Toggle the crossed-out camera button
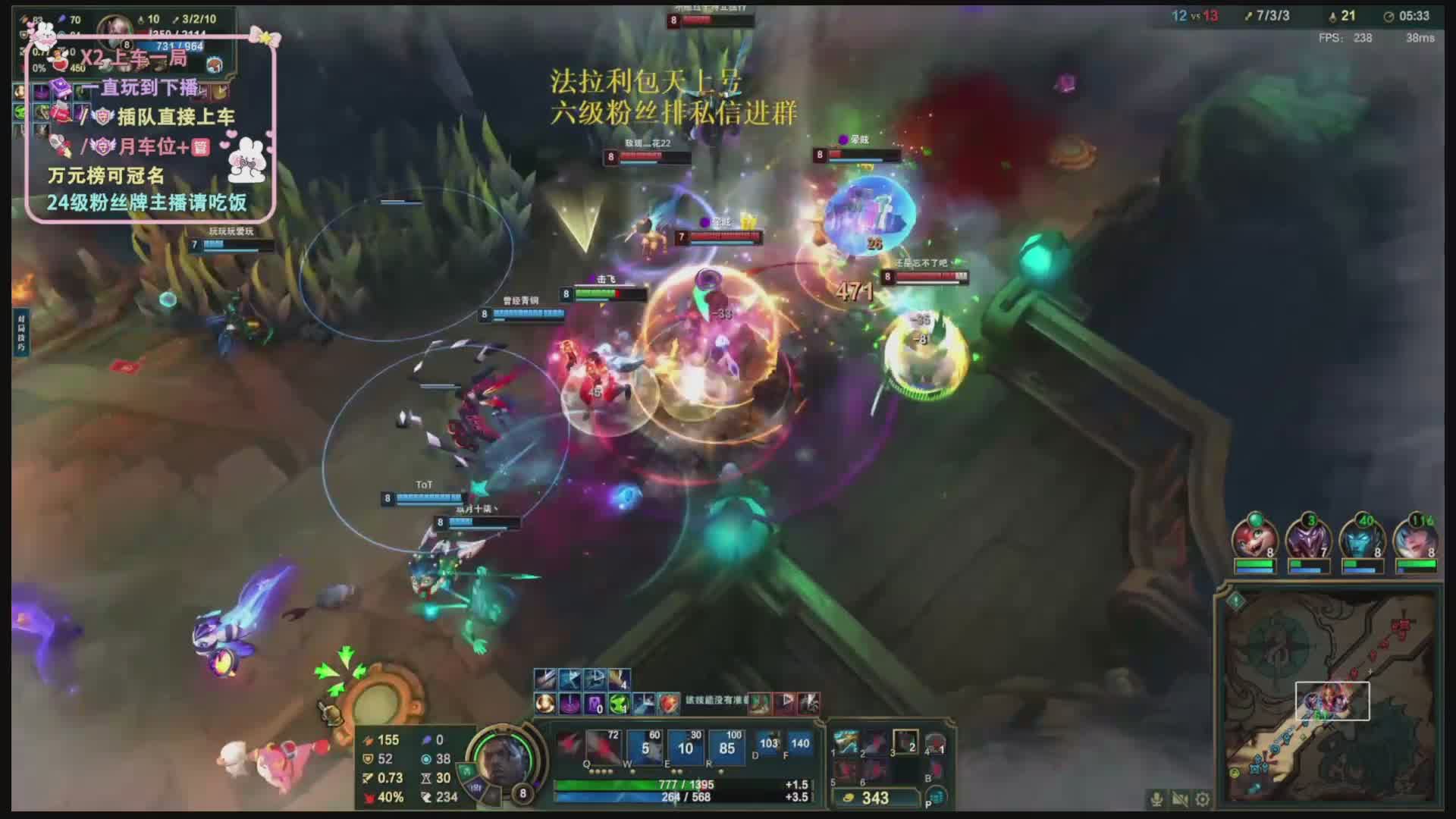This screenshot has height=819, width=1456. tap(1180, 799)
